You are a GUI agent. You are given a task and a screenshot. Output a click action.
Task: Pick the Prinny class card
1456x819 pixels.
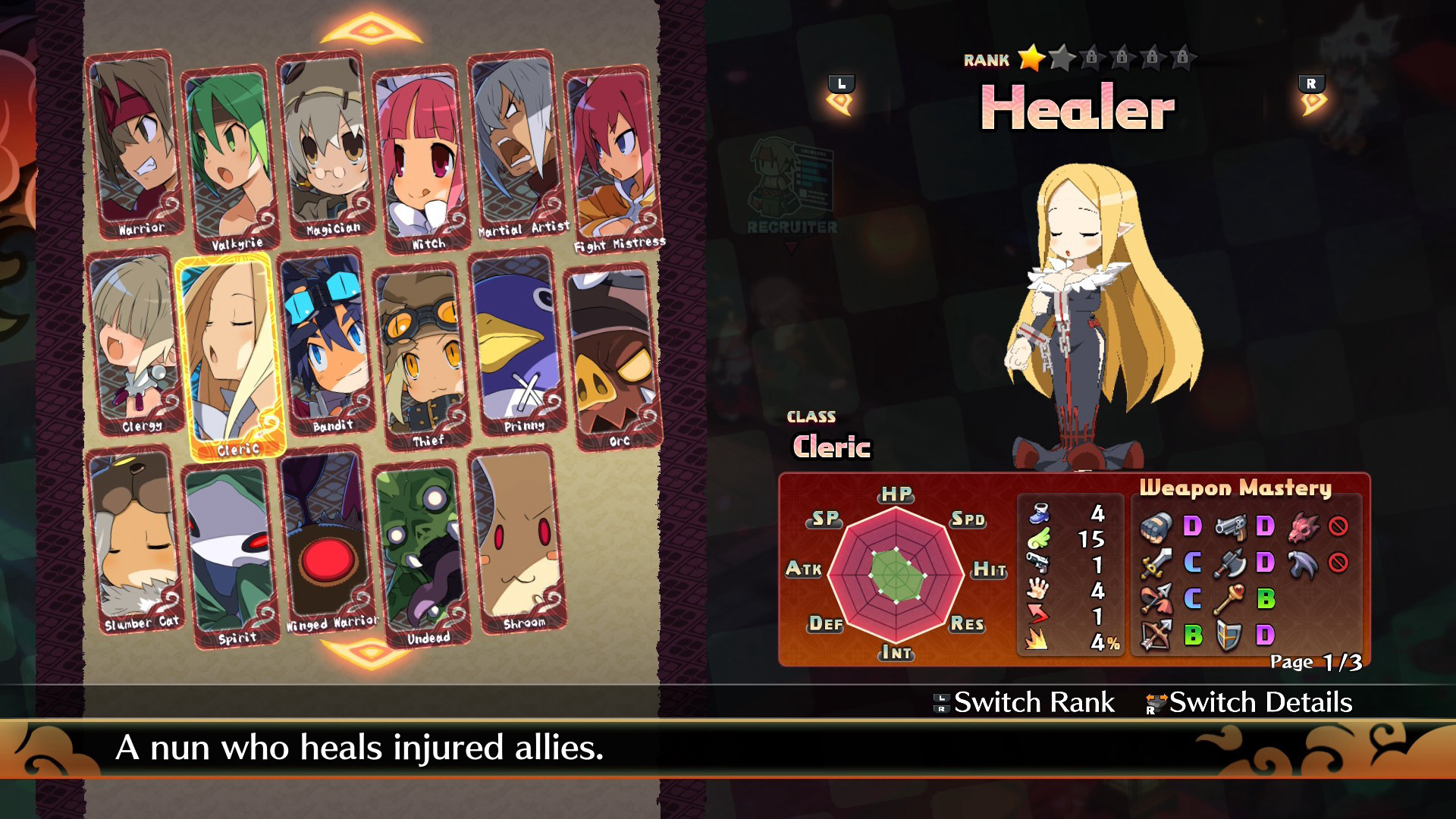517,343
